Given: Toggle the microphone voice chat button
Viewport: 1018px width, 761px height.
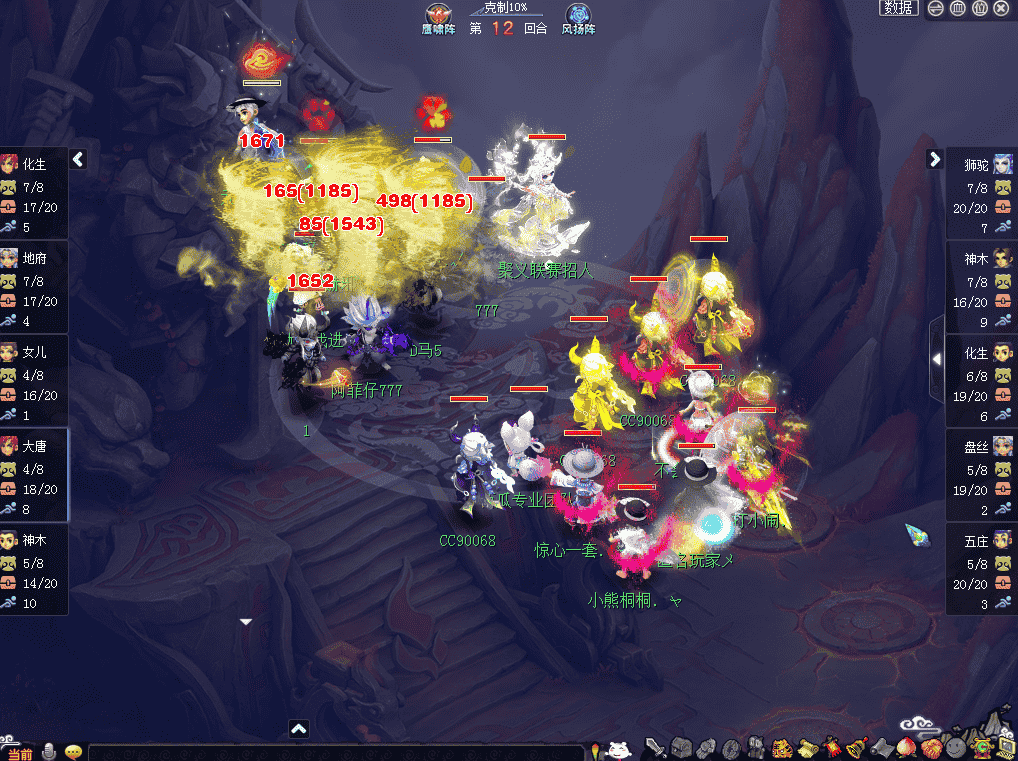Looking at the screenshot, I should 49,752.
